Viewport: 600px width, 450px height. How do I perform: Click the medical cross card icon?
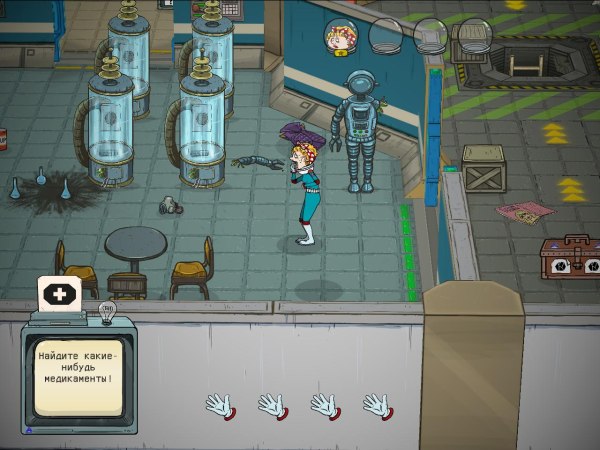(59, 295)
